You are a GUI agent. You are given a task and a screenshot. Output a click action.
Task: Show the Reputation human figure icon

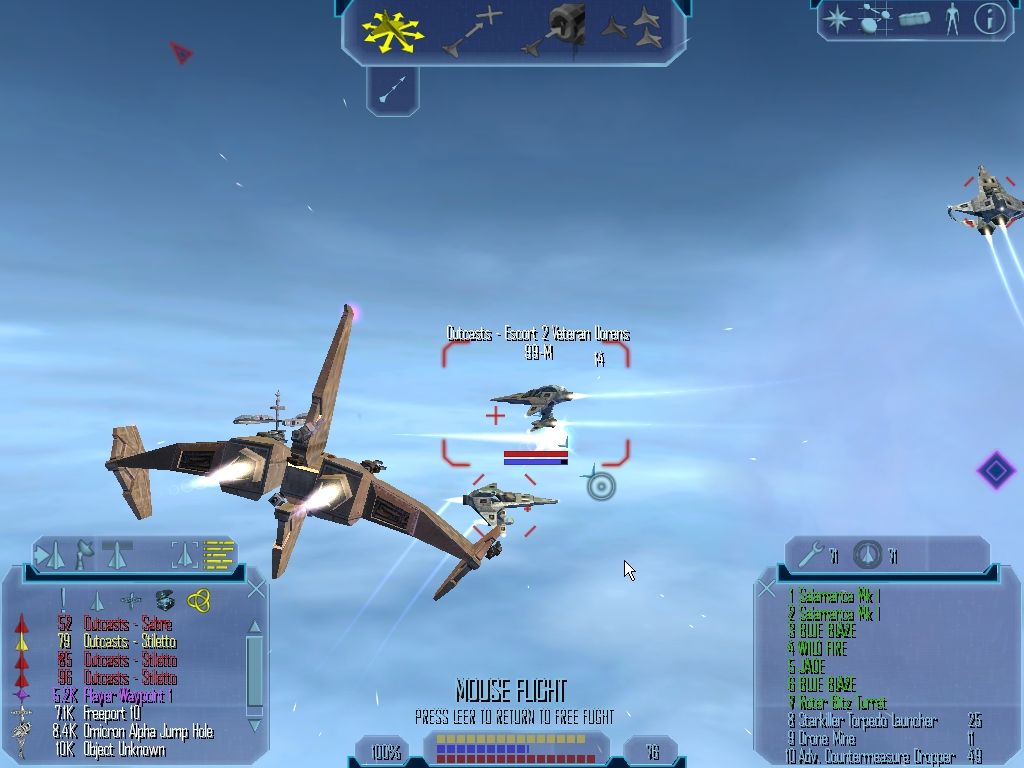click(952, 19)
